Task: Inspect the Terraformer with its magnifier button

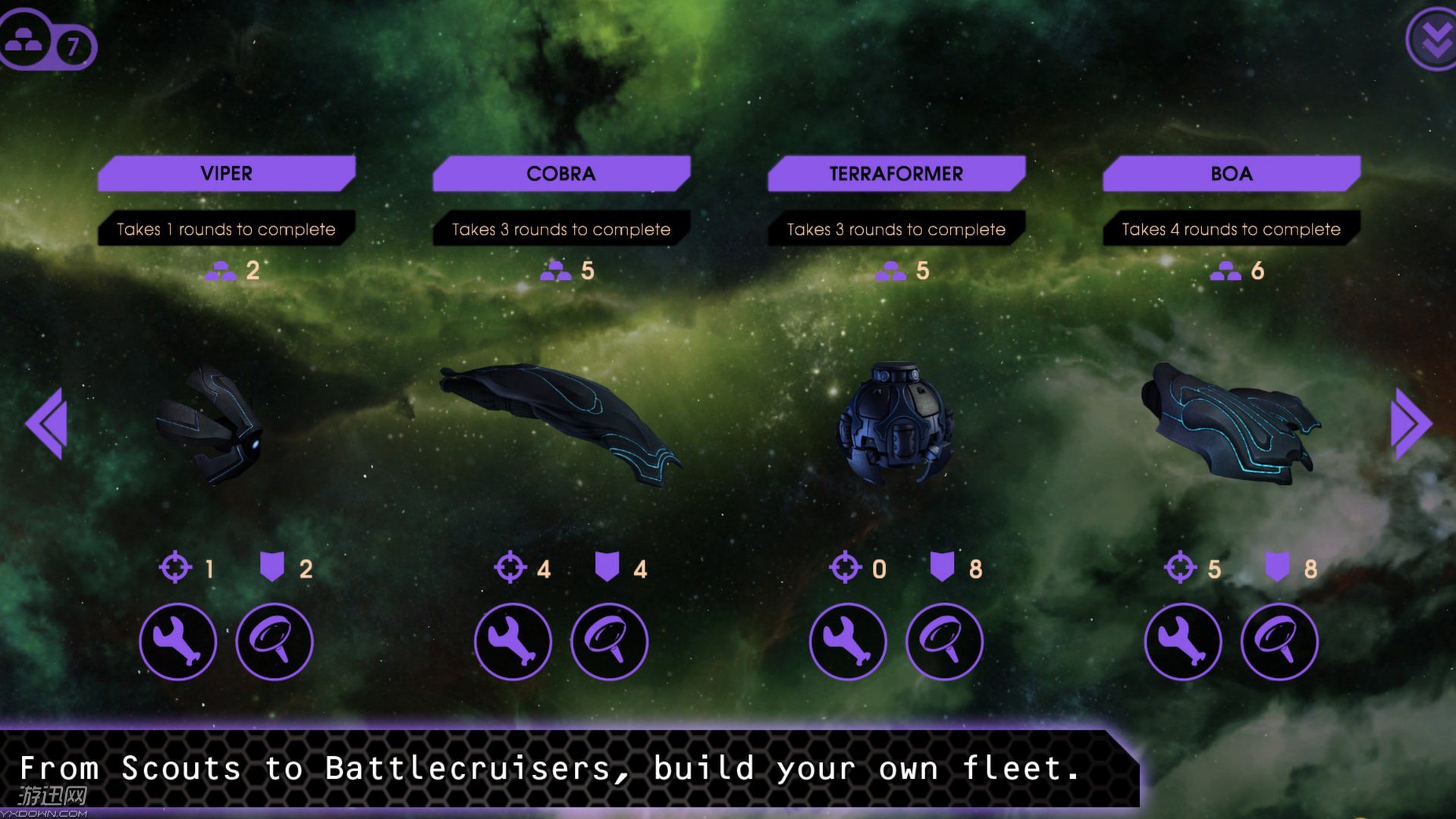Action: pos(944,642)
